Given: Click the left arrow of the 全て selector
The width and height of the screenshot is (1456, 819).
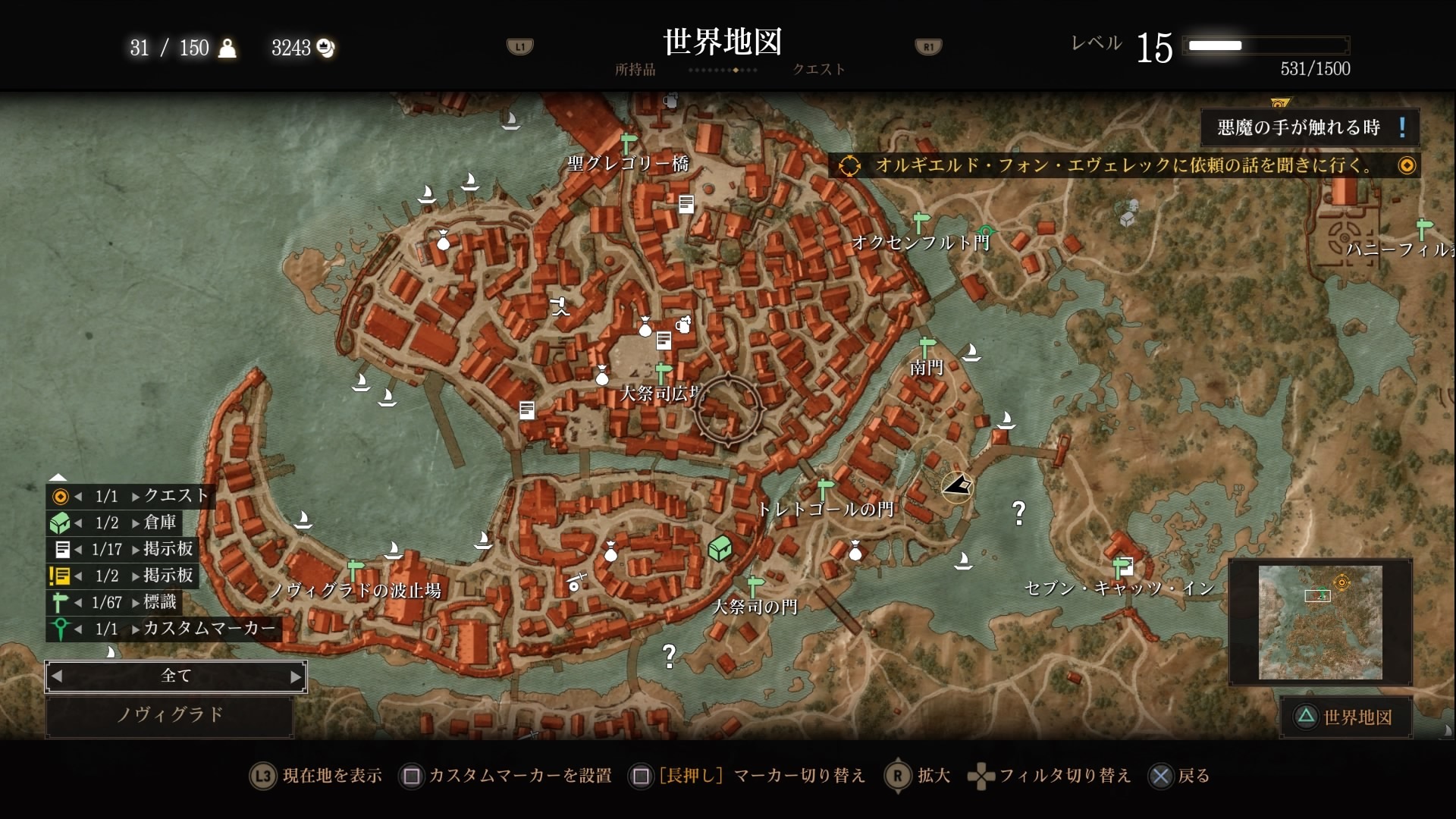Looking at the screenshot, I should (57, 676).
